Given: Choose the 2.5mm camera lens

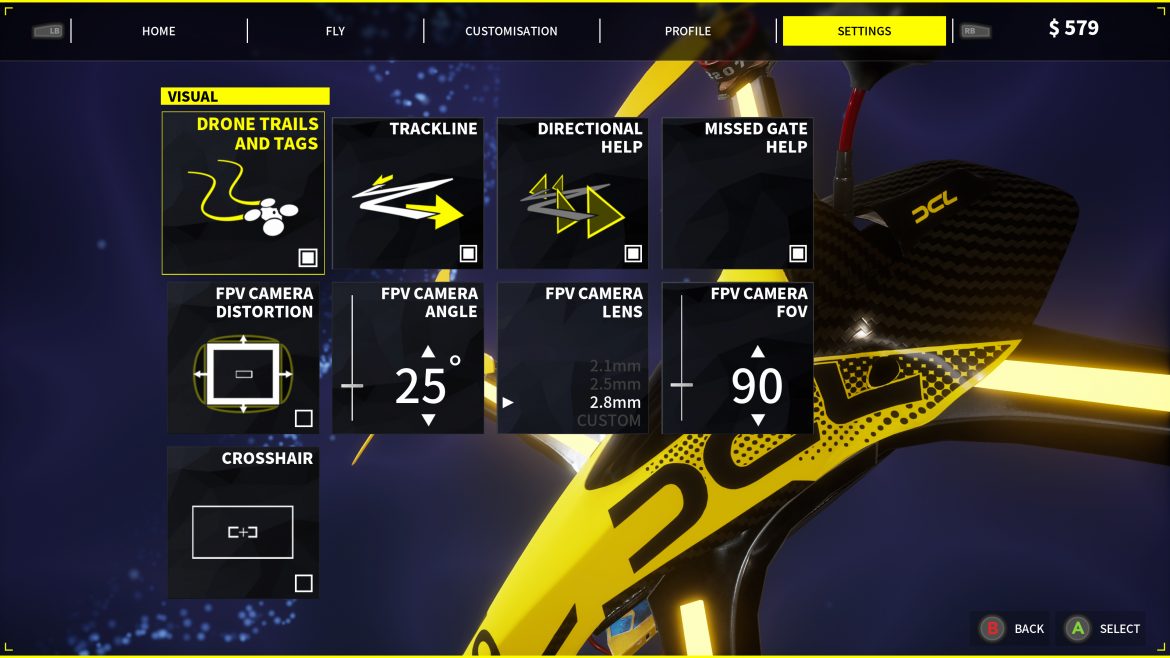Looking at the screenshot, I should [x=615, y=384].
